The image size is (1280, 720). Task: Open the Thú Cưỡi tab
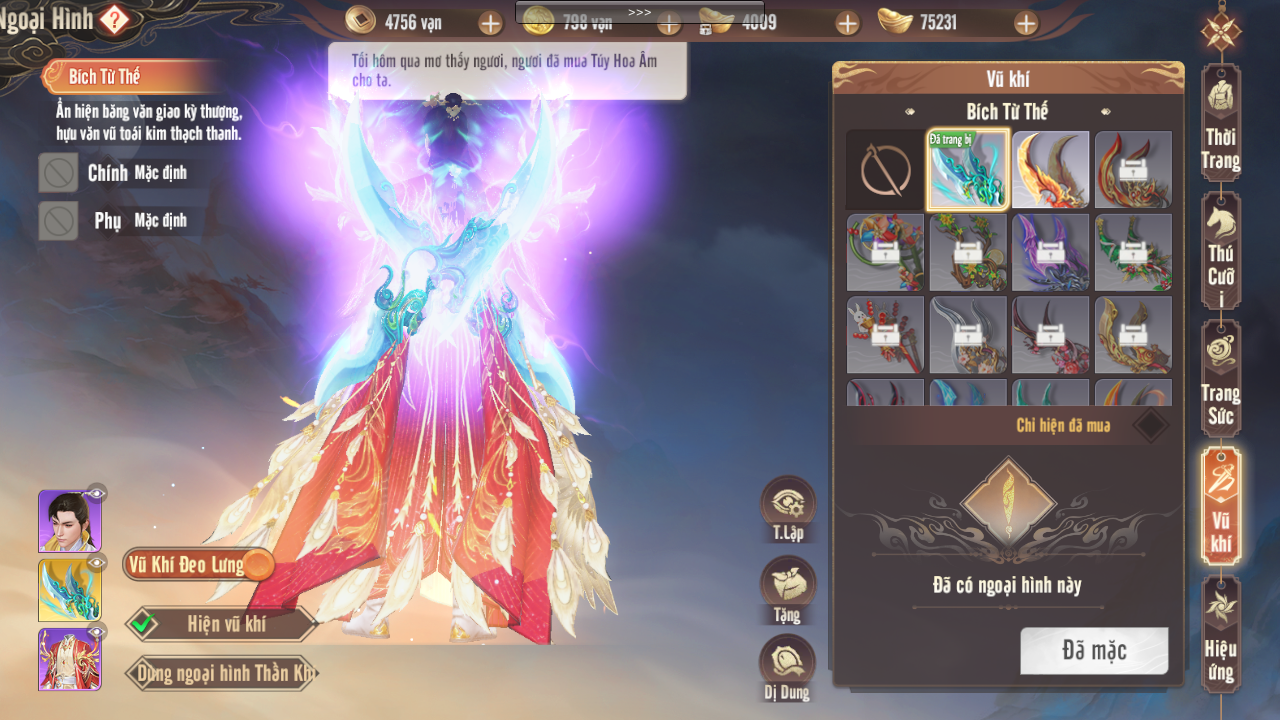coord(1221,251)
